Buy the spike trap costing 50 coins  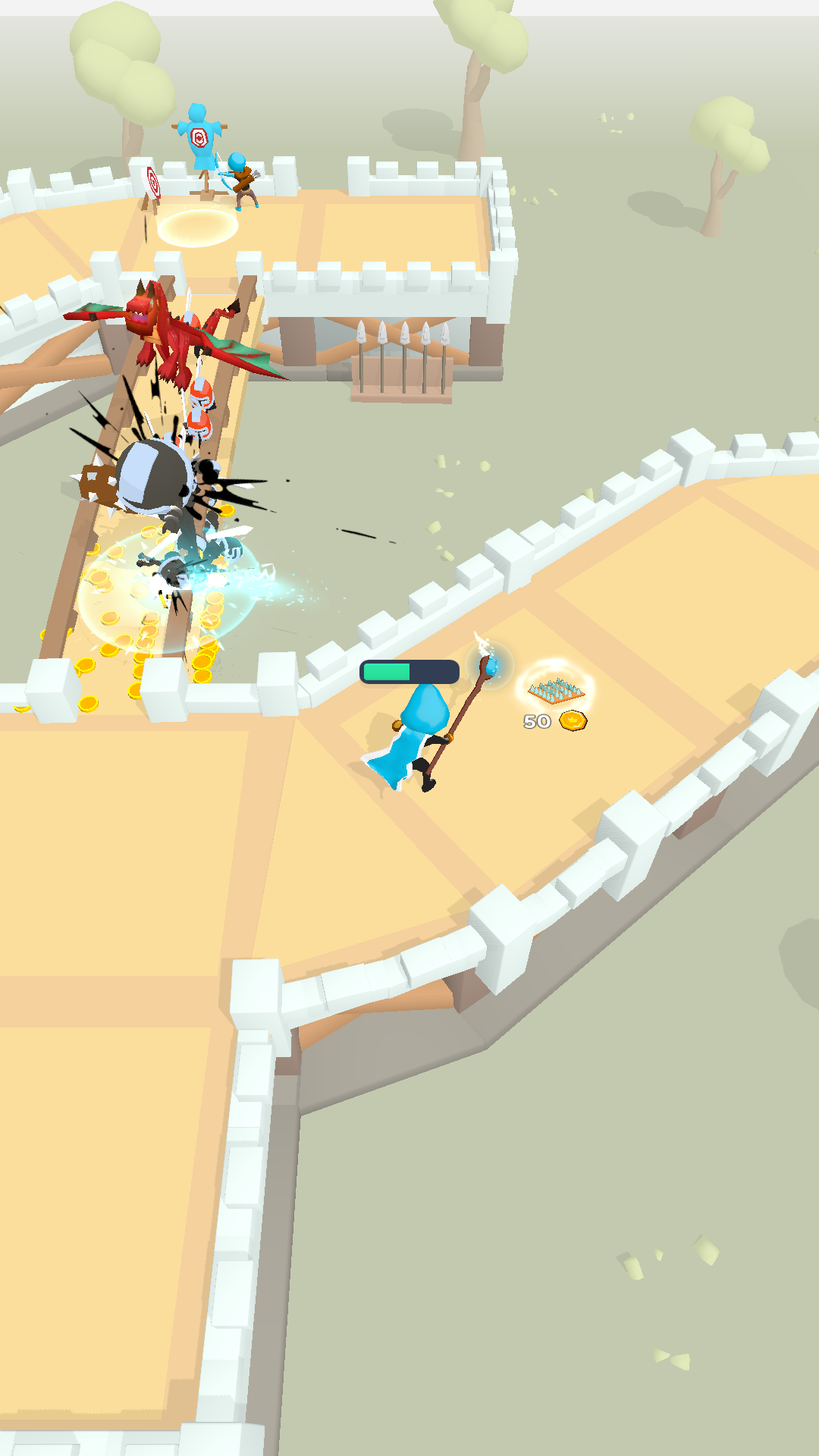[x=556, y=690]
